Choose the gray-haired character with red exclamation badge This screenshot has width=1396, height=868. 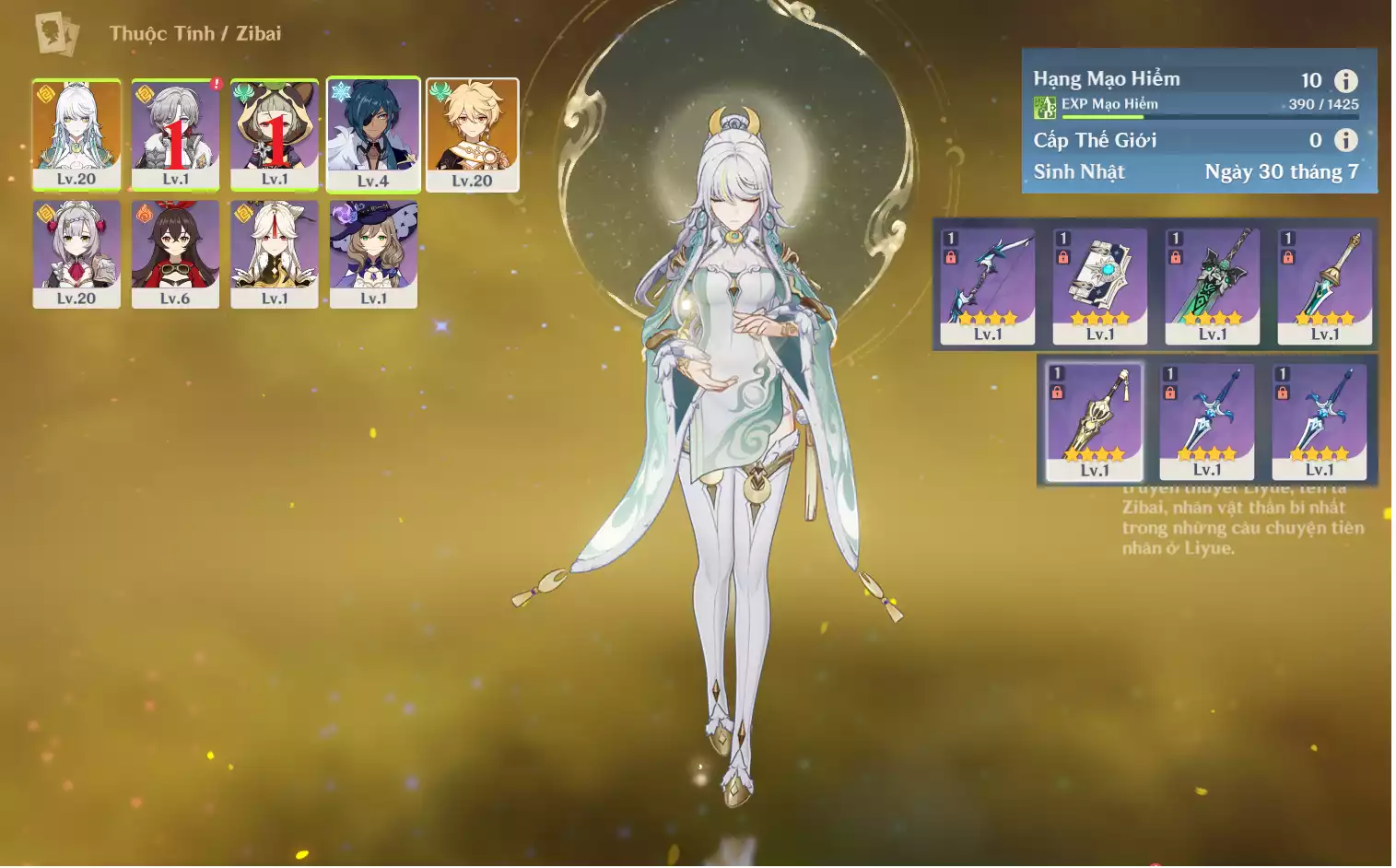[175, 134]
